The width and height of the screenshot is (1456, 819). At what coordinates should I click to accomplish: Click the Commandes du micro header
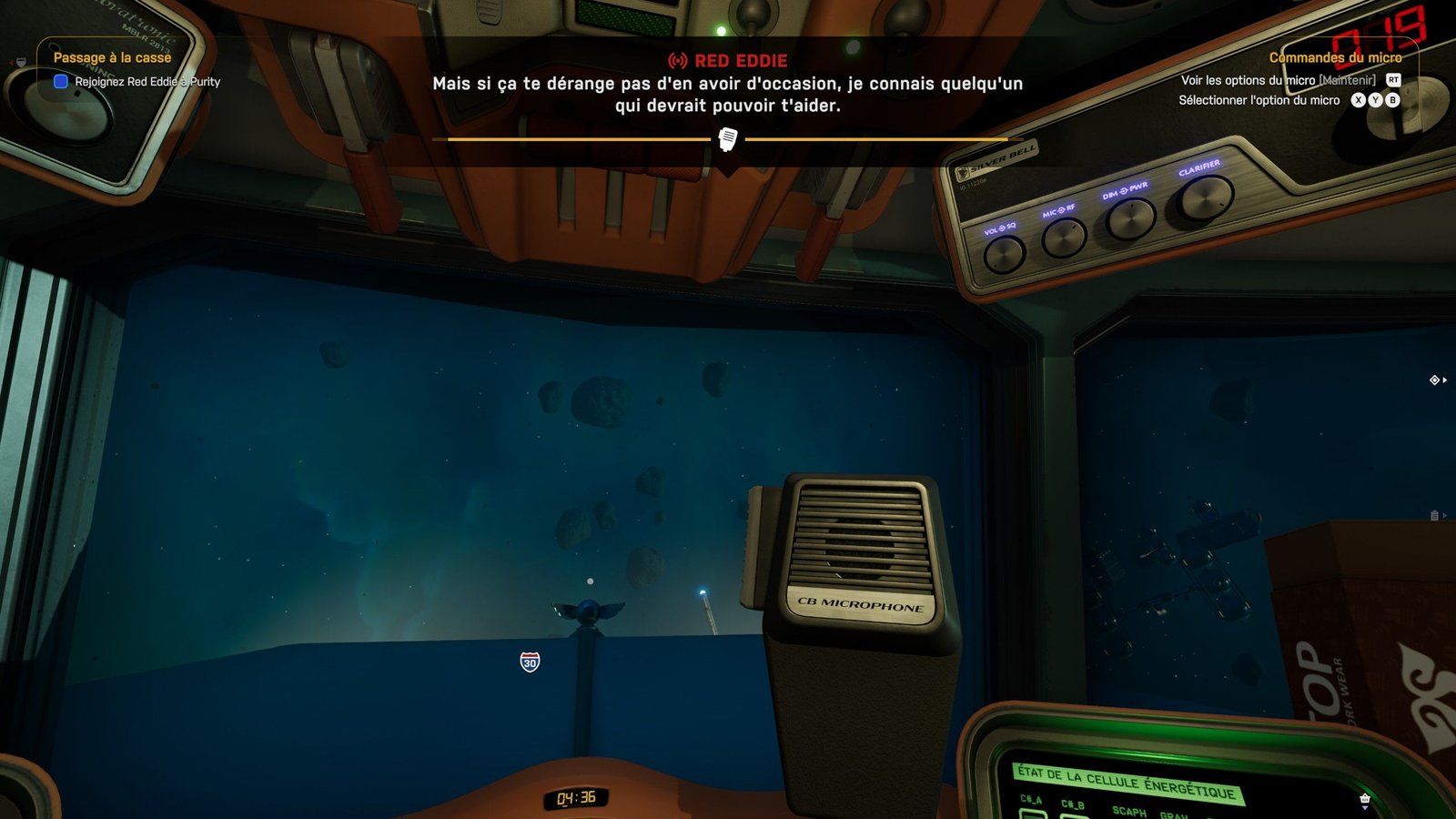[1335, 57]
